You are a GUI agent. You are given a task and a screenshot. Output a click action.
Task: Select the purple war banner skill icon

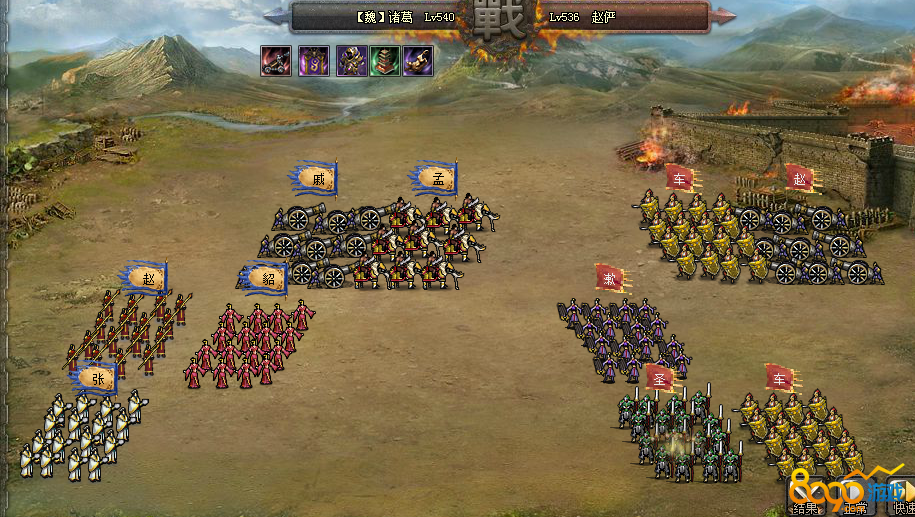tap(313, 61)
